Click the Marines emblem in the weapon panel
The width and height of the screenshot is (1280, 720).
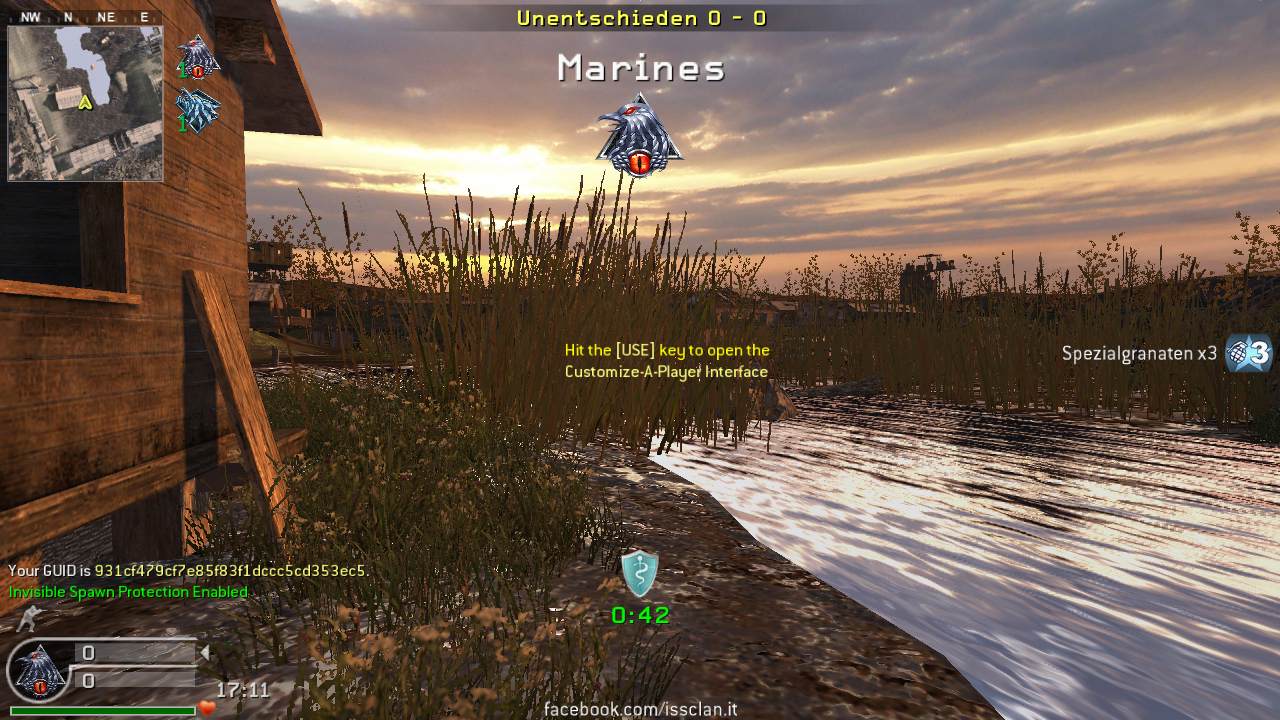[x=37, y=672]
